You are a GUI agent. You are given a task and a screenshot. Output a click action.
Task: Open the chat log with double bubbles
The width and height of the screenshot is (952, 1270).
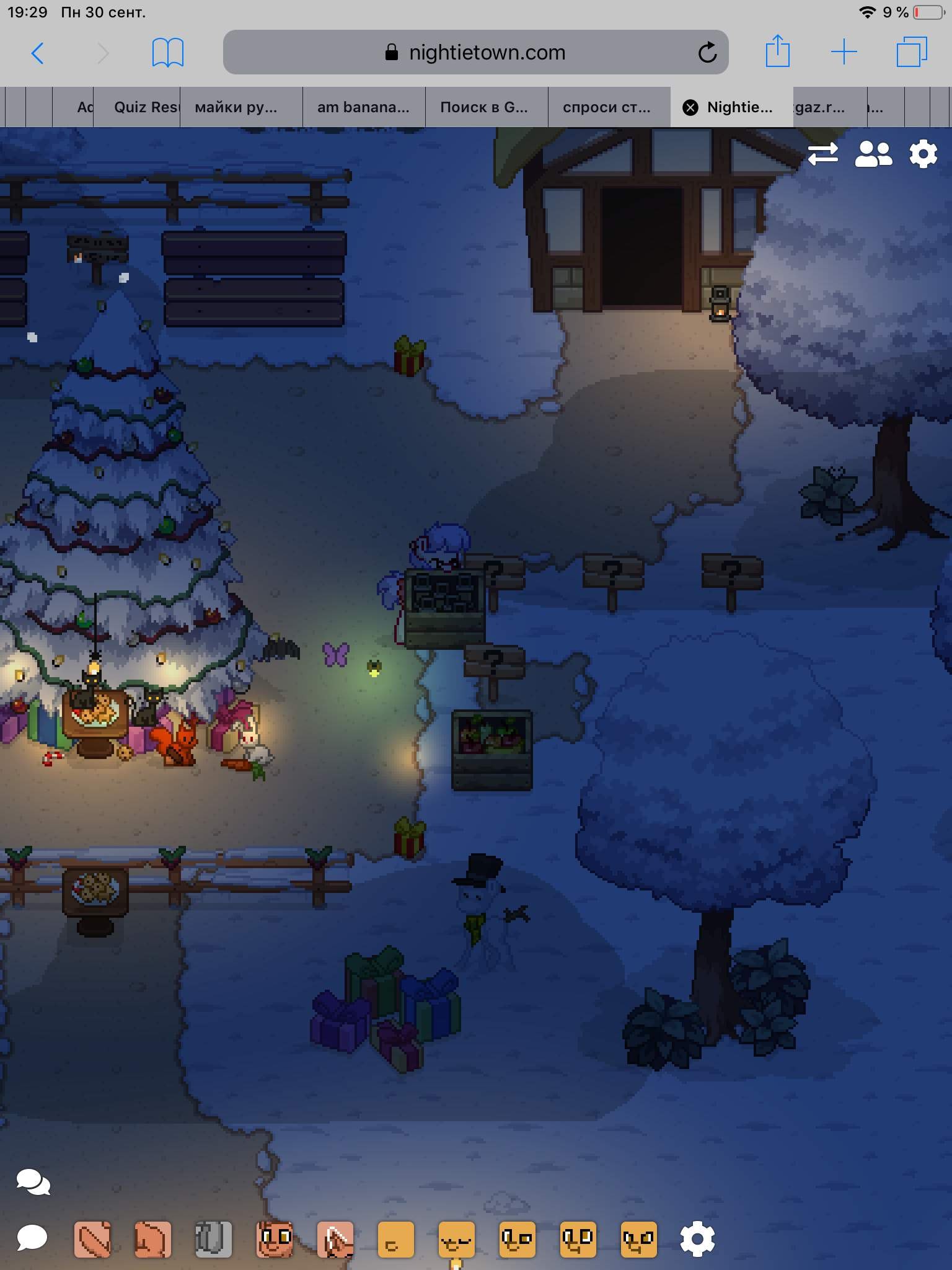[33, 1182]
